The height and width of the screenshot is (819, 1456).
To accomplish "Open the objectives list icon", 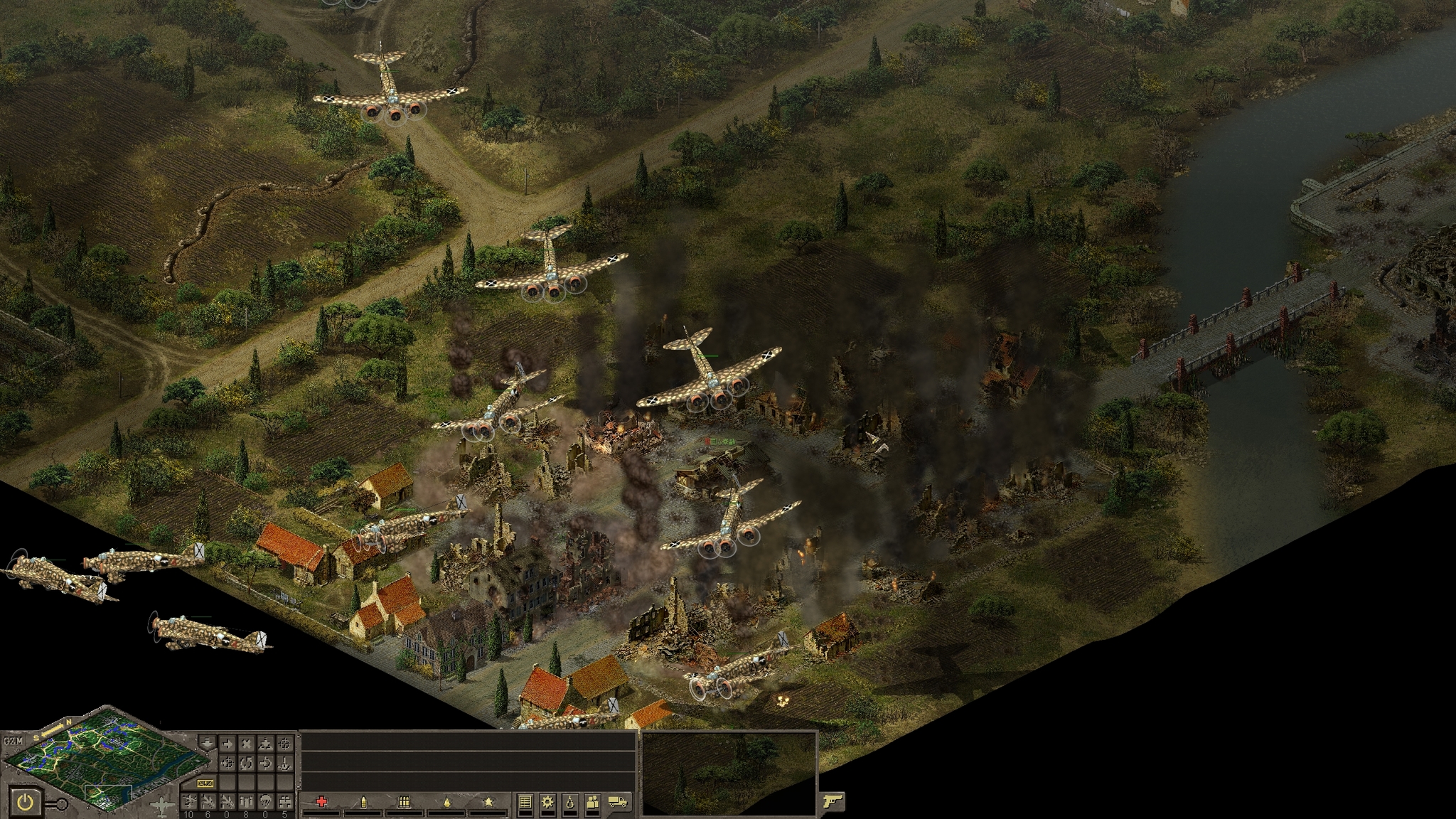I will coord(525,802).
